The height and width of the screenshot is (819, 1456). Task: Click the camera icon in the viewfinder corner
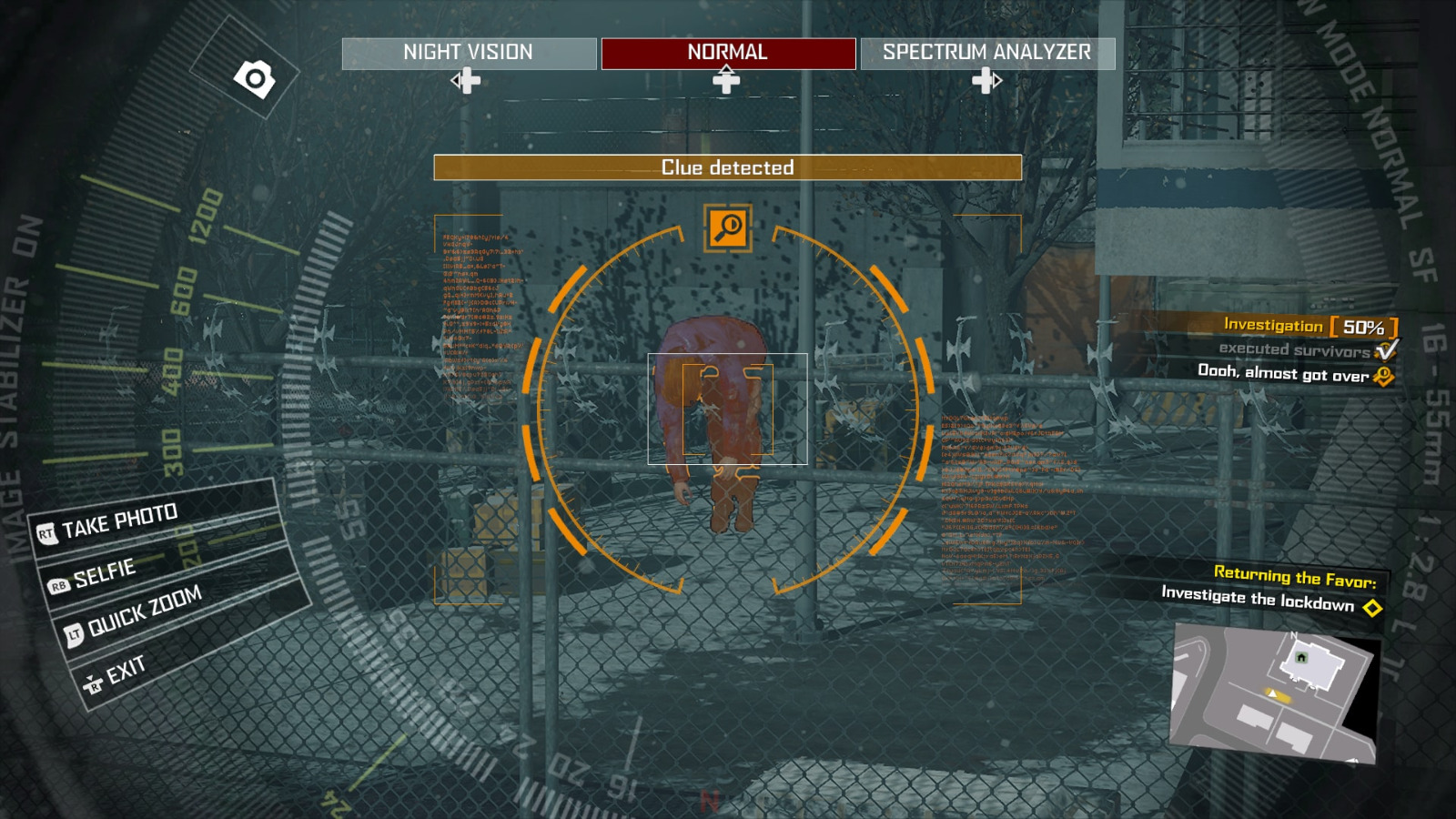click(256, 77)
